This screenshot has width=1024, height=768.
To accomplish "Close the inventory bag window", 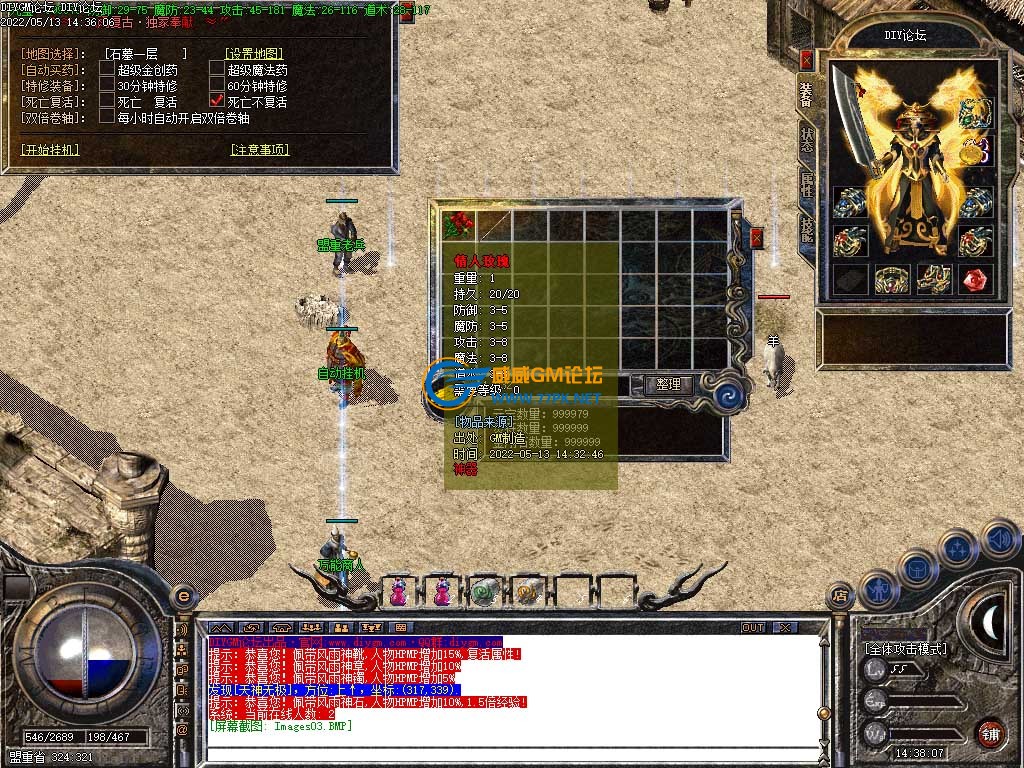I will click(757, 238).
